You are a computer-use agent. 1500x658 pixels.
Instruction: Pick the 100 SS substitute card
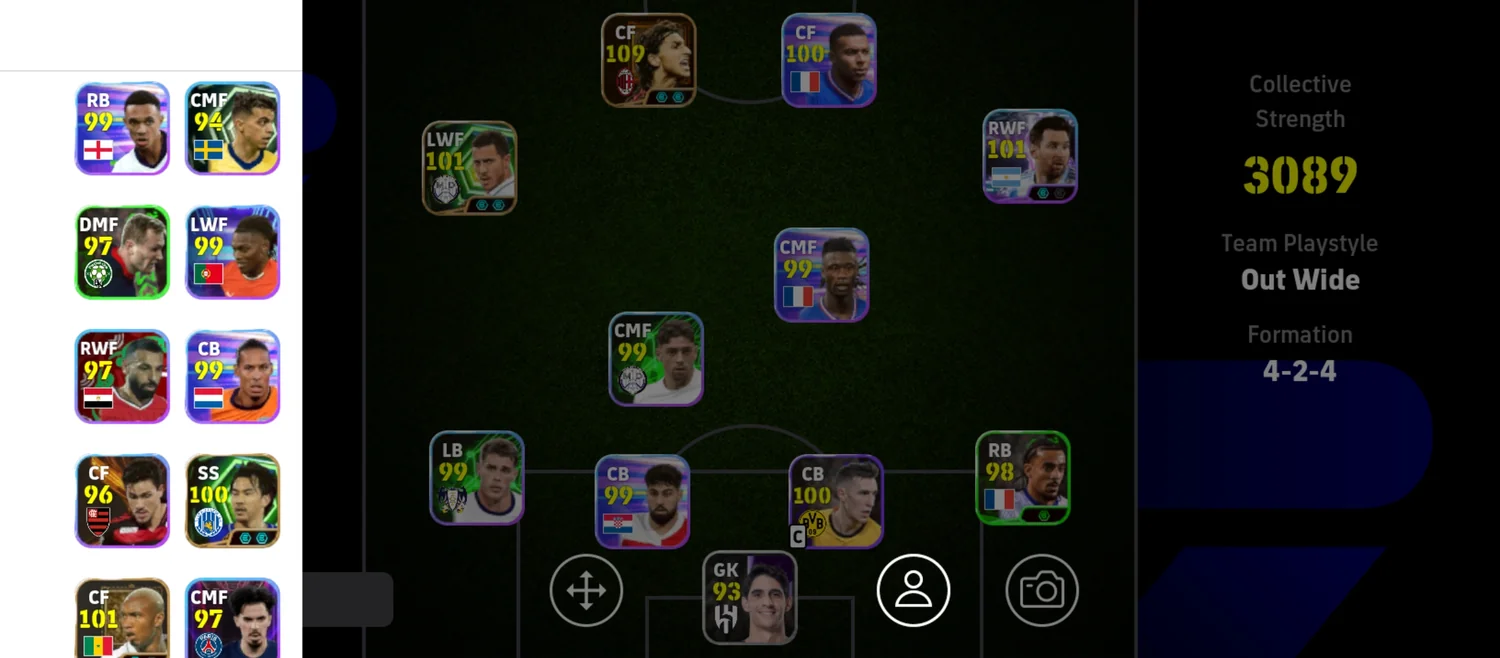coord(232,501)
